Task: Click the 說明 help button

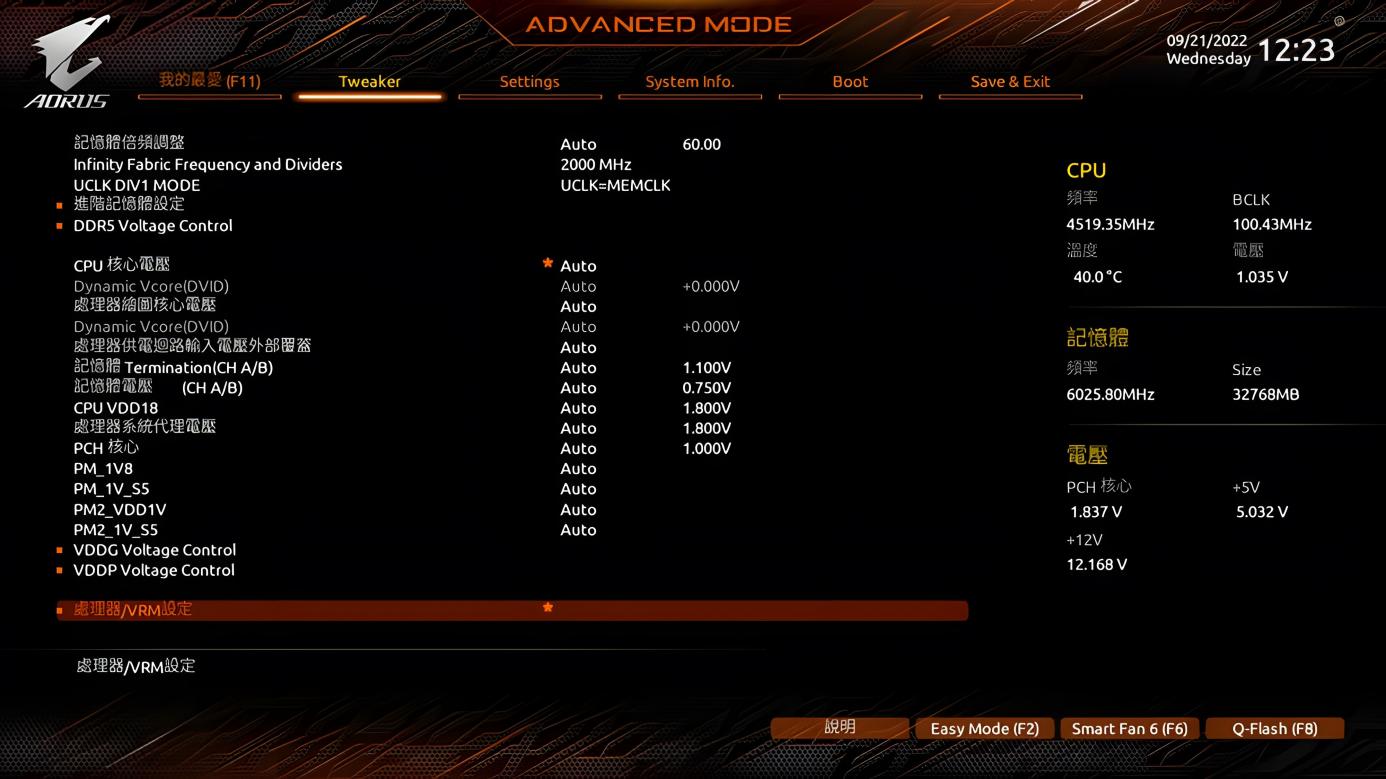Action: [841, 728]
